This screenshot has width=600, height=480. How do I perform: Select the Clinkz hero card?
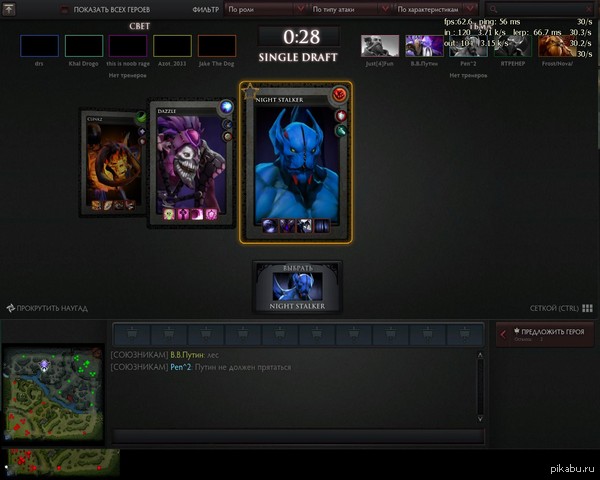(x=113, y=161)
